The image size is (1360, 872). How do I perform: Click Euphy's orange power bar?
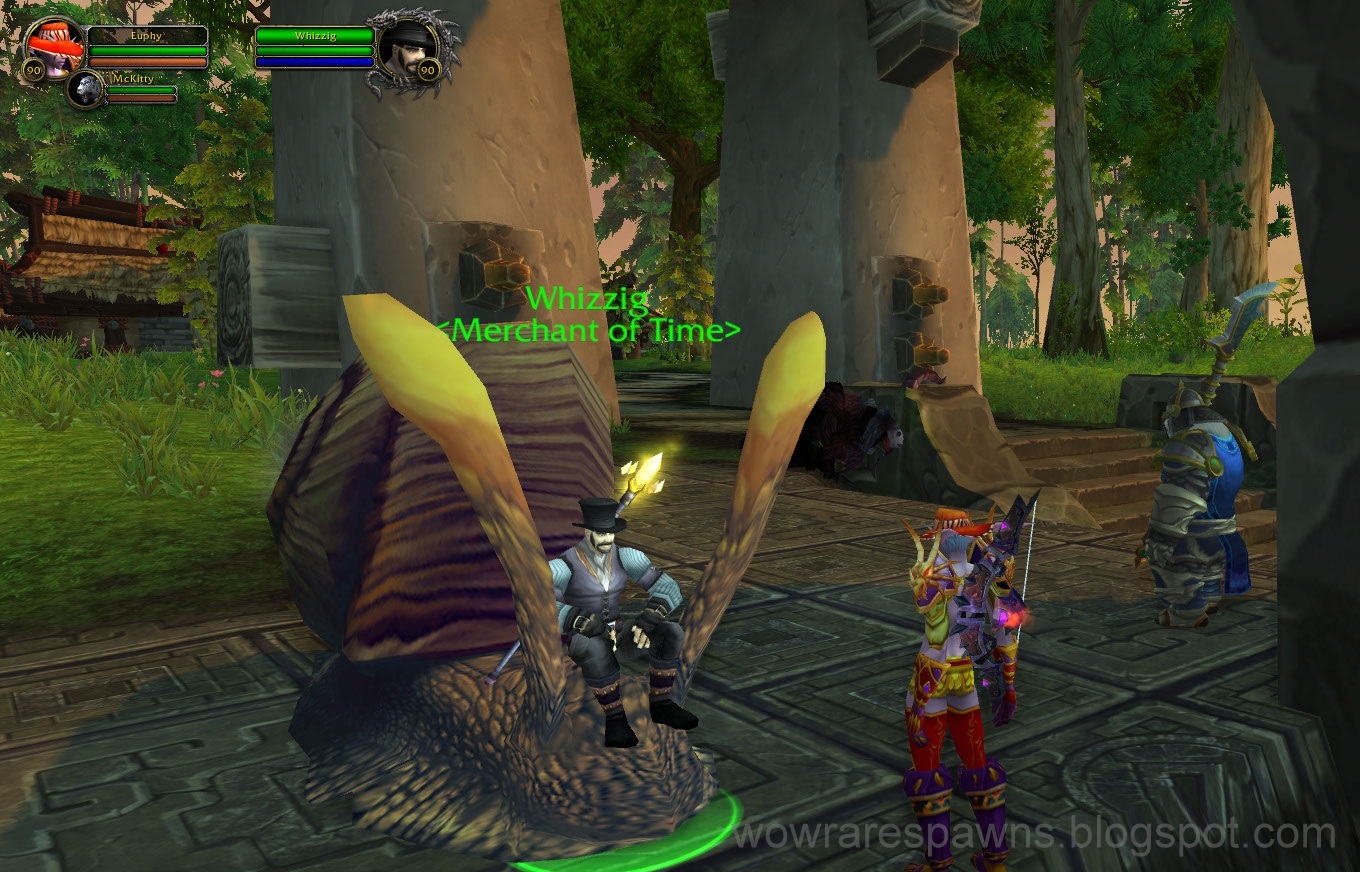point(148,60)
